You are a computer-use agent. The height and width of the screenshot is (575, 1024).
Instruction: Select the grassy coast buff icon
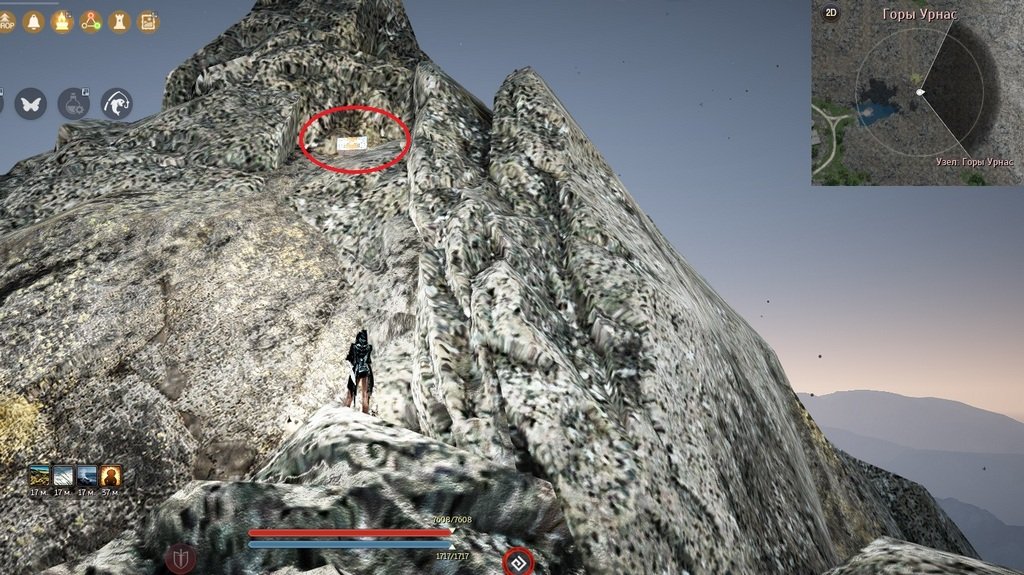pyautogui.click(x=39, y=475)
